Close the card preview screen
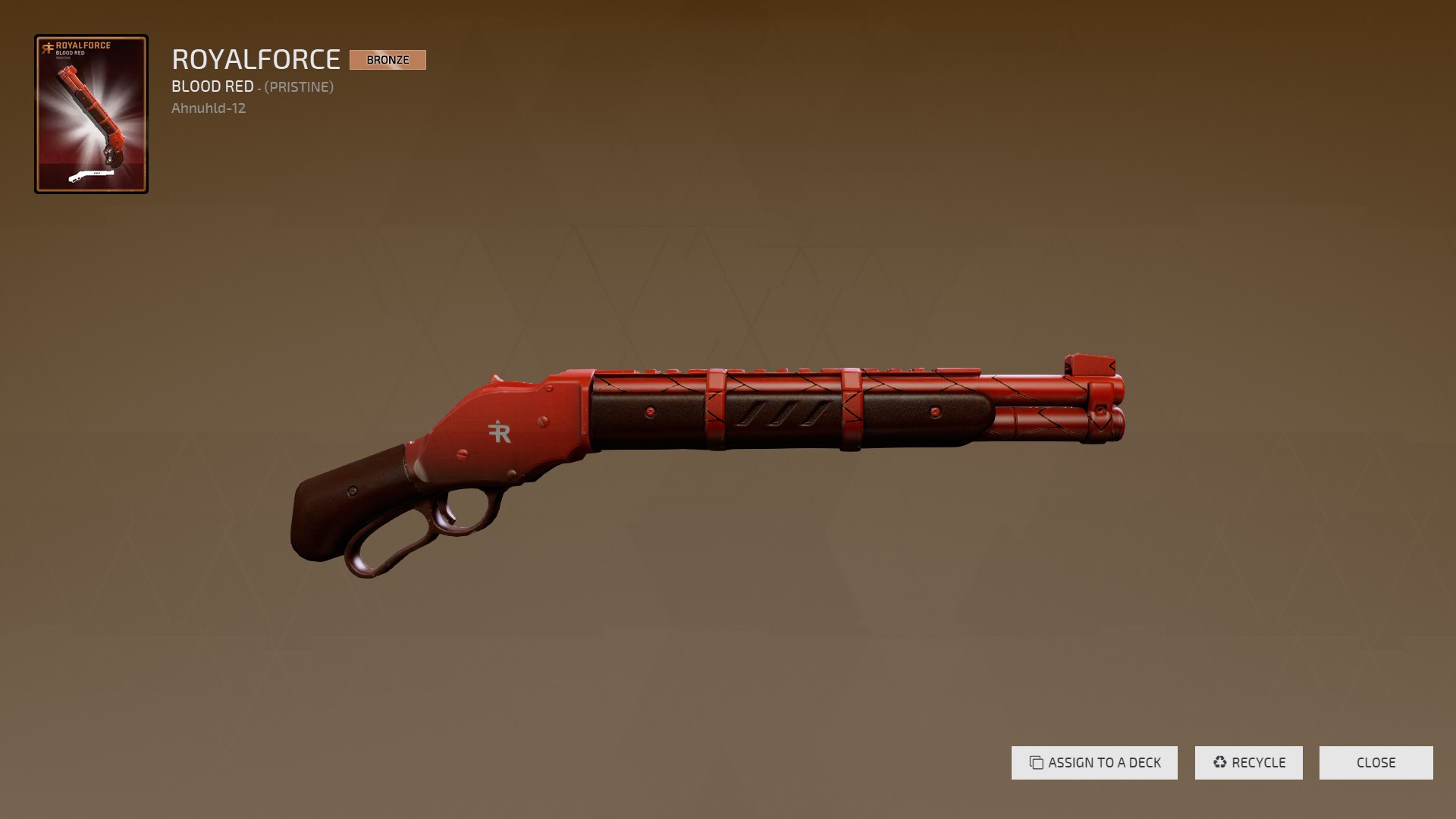 pyautogui.click(x=1376, y=763)
